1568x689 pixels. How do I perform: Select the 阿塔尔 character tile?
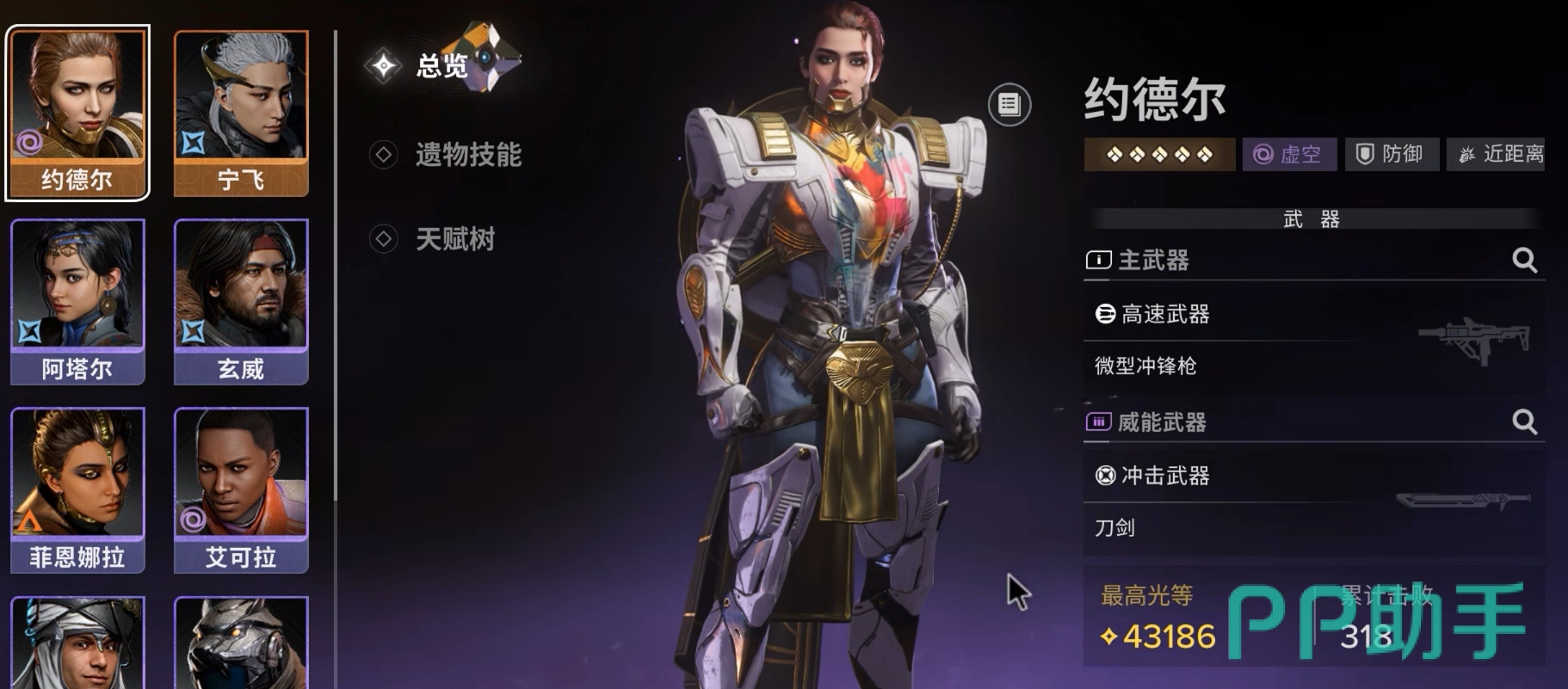(x=77, y=301)
